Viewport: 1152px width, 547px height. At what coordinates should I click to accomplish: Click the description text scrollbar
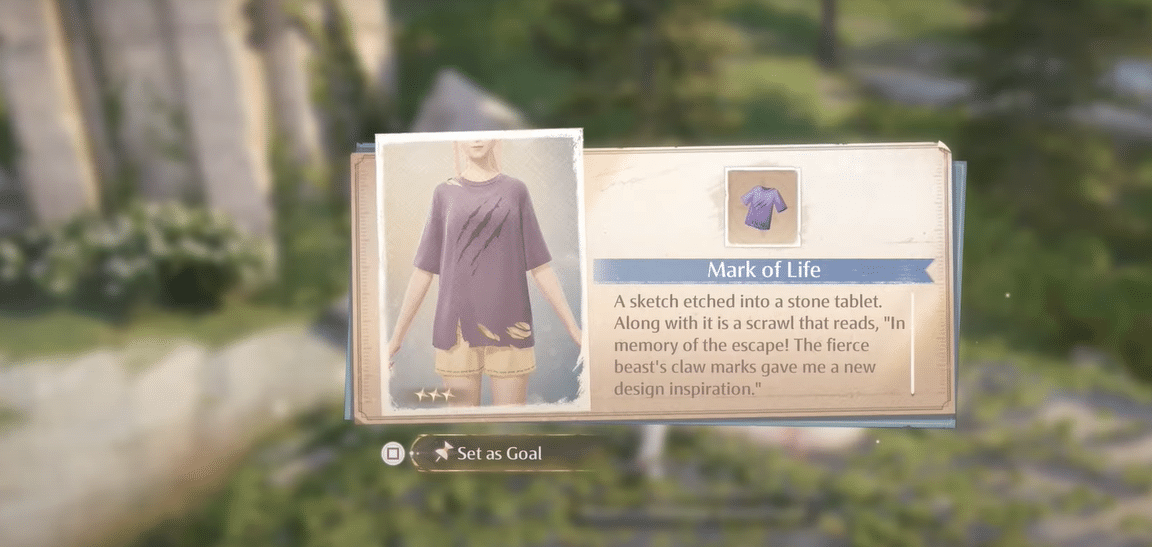pos(912,343)
